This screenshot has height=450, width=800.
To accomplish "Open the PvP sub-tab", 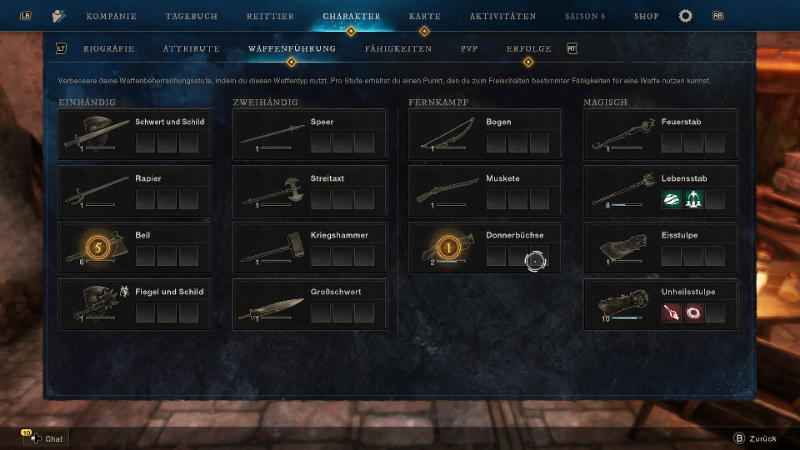I will 469,48.
